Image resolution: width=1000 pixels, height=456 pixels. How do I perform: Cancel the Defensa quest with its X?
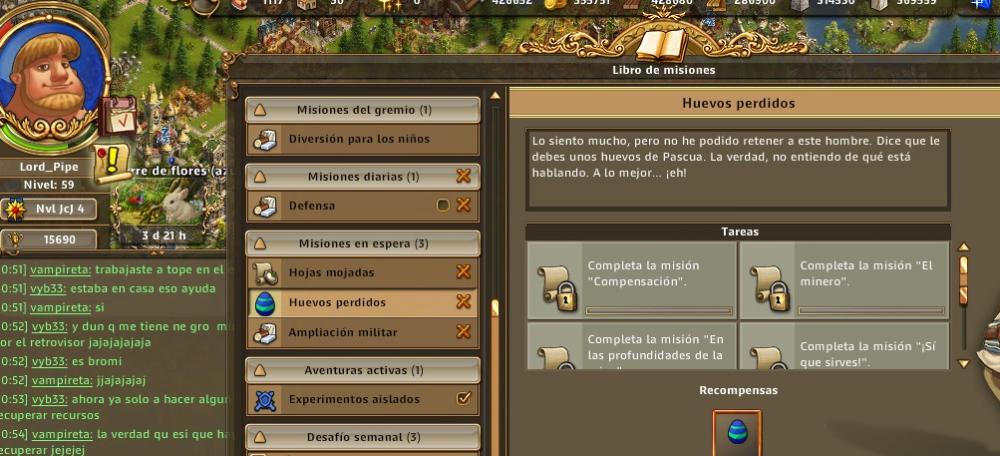tap(463, 206)
